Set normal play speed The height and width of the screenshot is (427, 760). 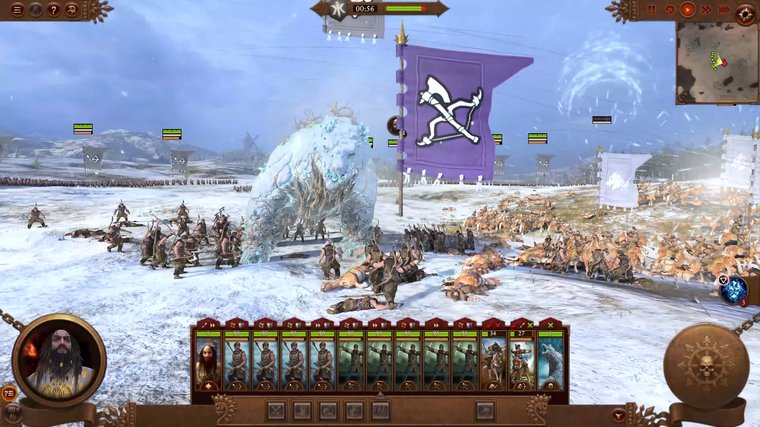pos(687,10)
